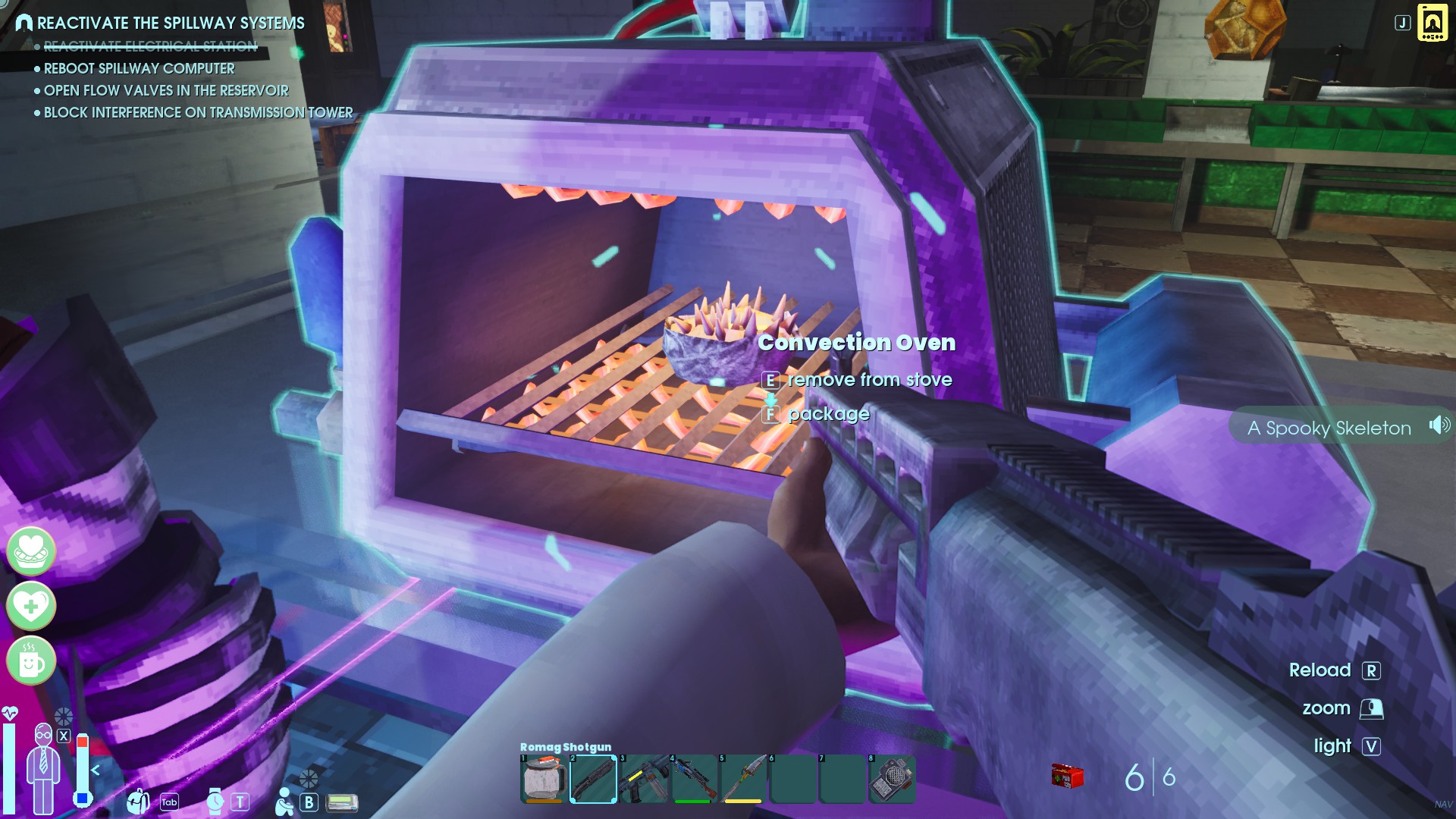Select the coffee pot hotbar slot
Screen dimensions: 1456x819
[x=542, y=778]
